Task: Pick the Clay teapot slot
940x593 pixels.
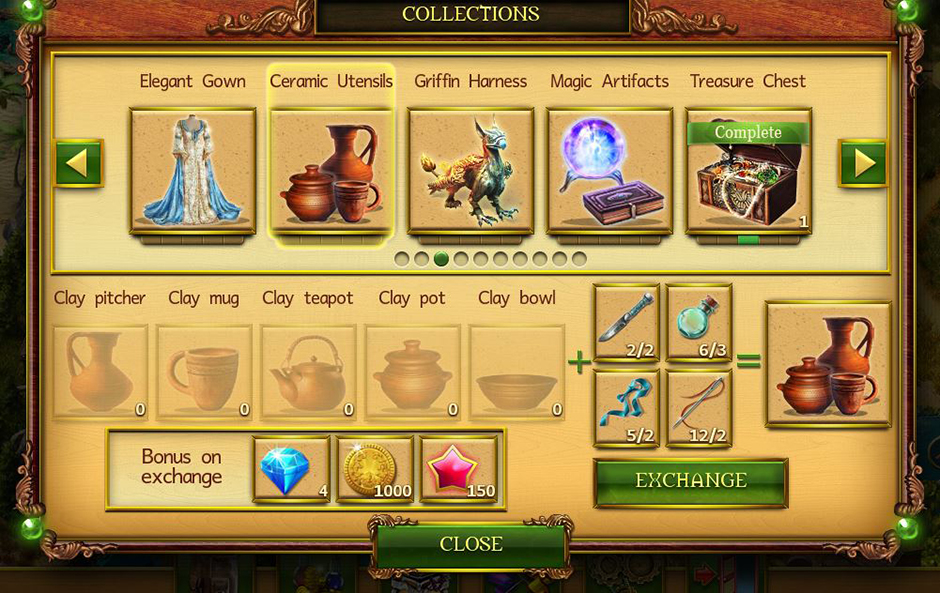Action: [x=308, y=371]
